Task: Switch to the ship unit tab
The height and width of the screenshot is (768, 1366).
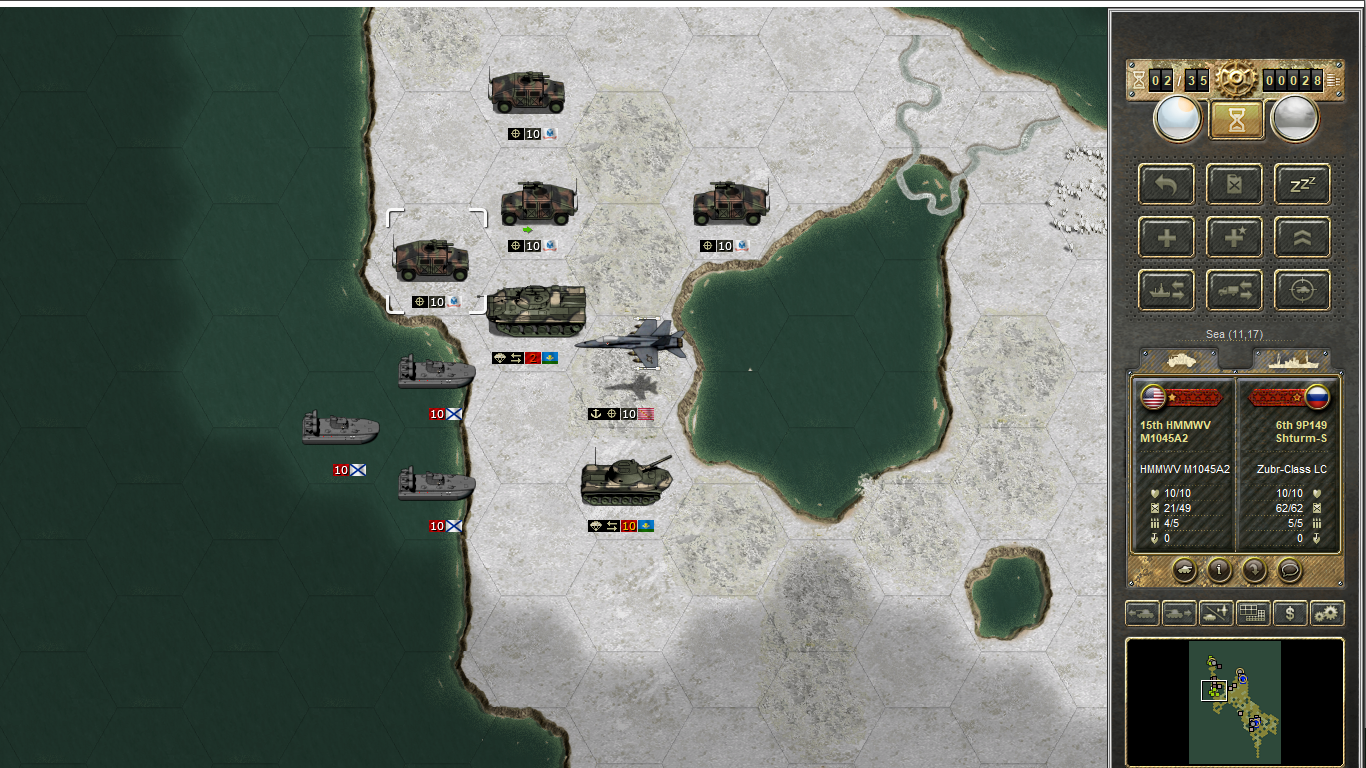Action: click(x=1291, y=358)
